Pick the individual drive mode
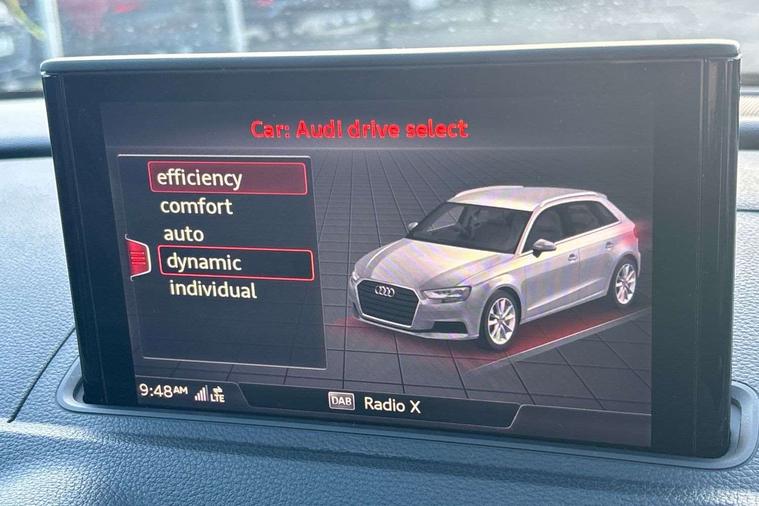 click(x=212, y=291)
